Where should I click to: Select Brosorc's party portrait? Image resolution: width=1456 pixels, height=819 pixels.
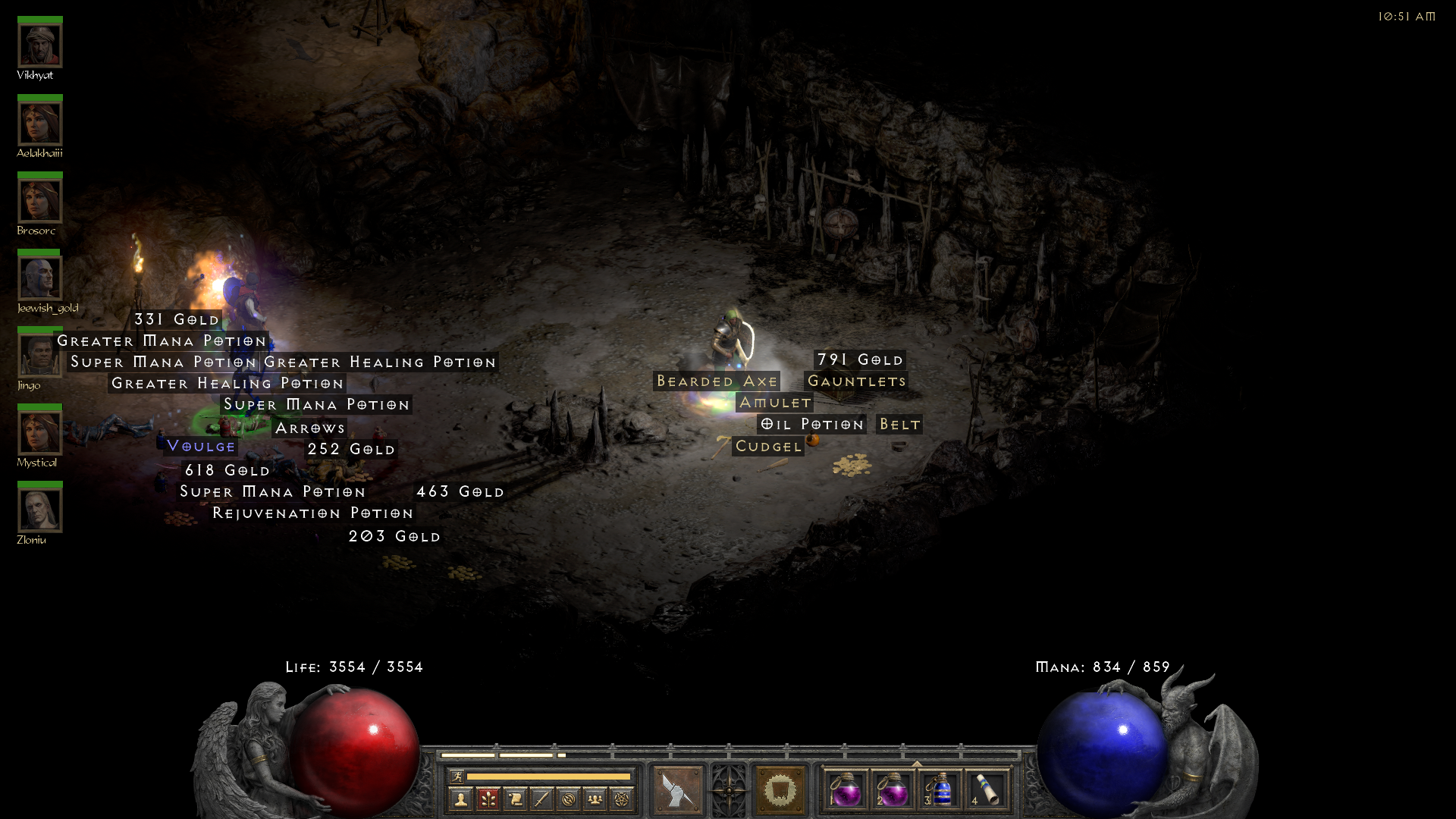point(40,201)
